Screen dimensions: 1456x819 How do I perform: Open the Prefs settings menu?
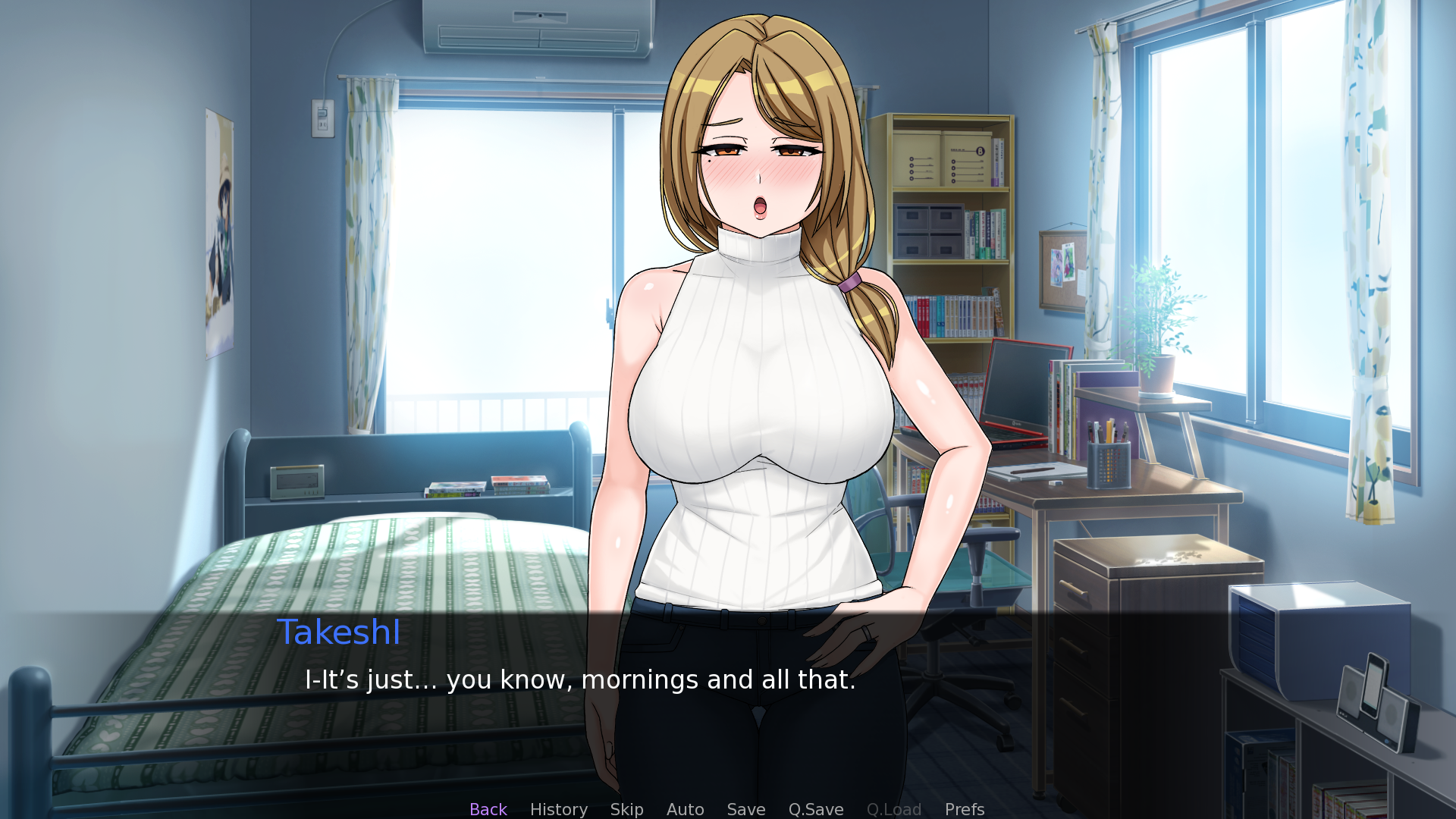pyautogui.click(x=964, y=808)
